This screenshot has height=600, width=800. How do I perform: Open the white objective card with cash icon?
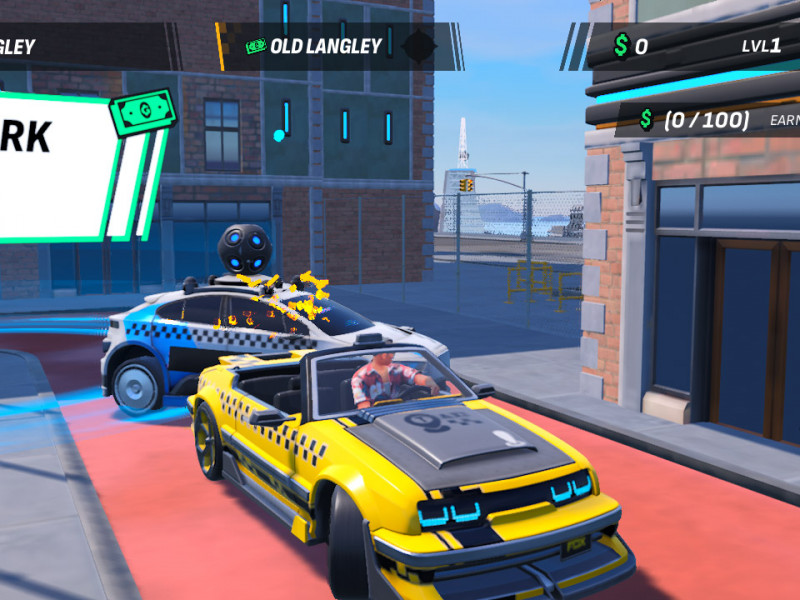click(60, 165)
